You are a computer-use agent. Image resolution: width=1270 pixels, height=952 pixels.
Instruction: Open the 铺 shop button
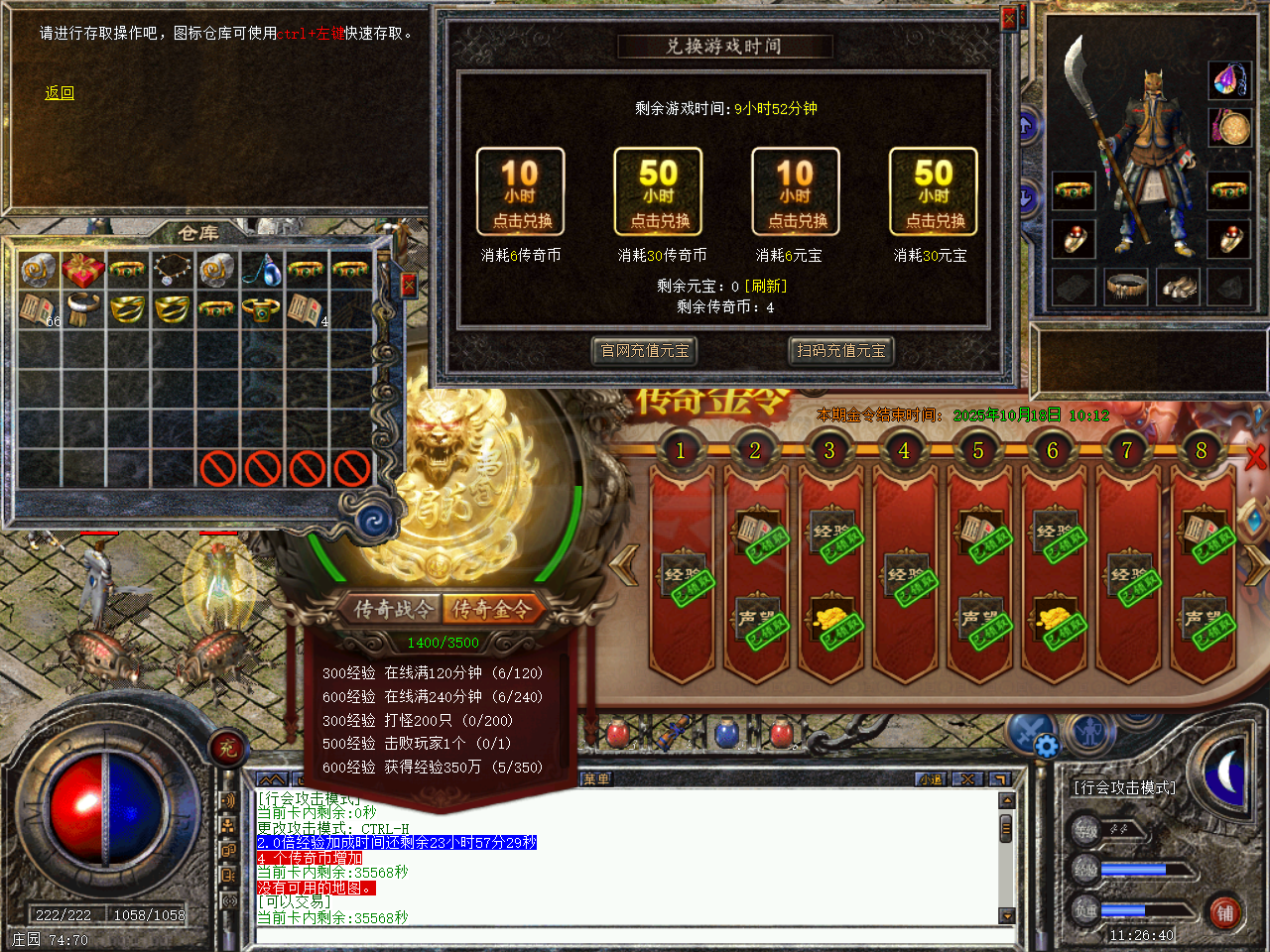point(1225,913)
